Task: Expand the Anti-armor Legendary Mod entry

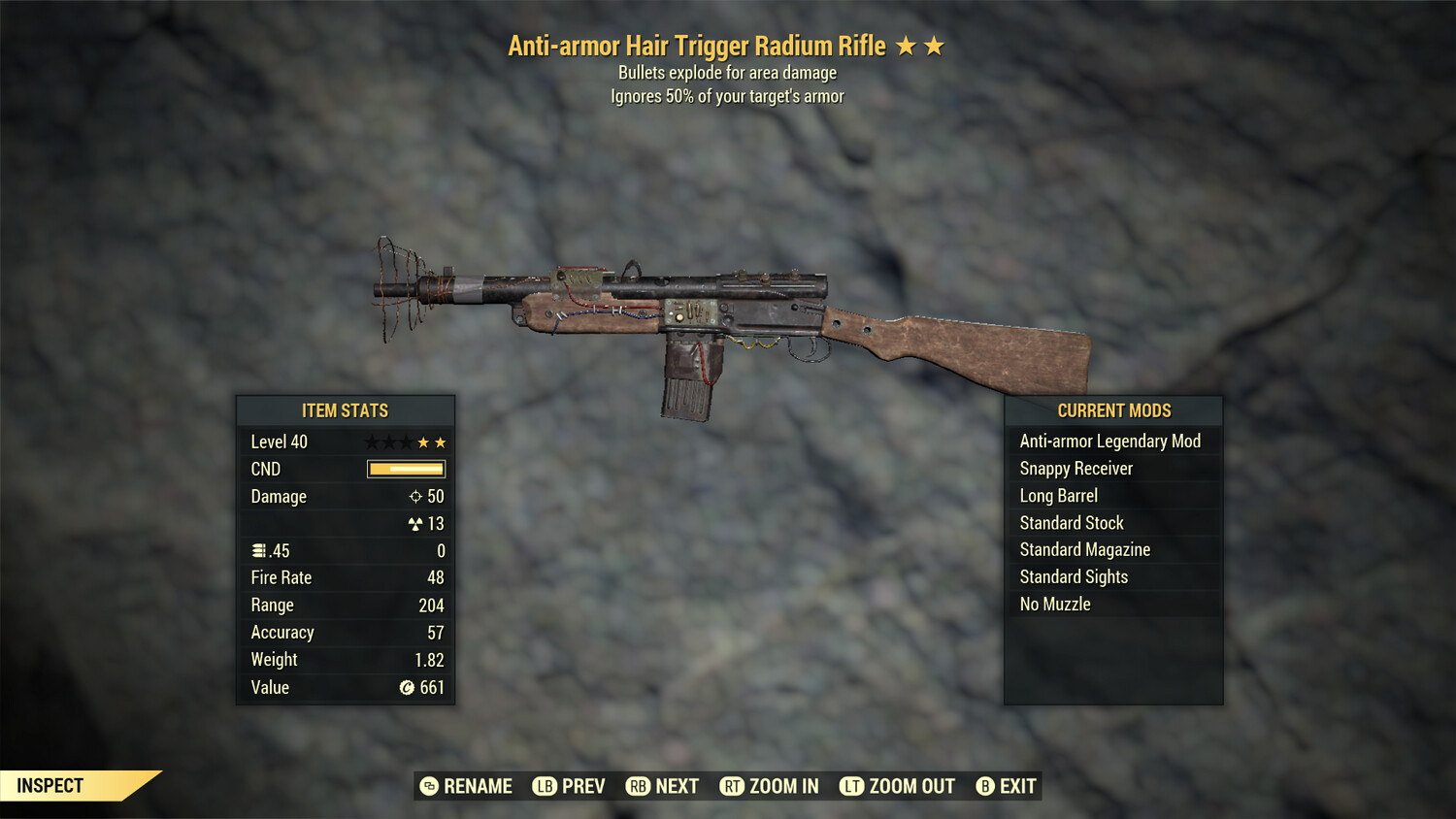Action: (x=1109, y=441)
